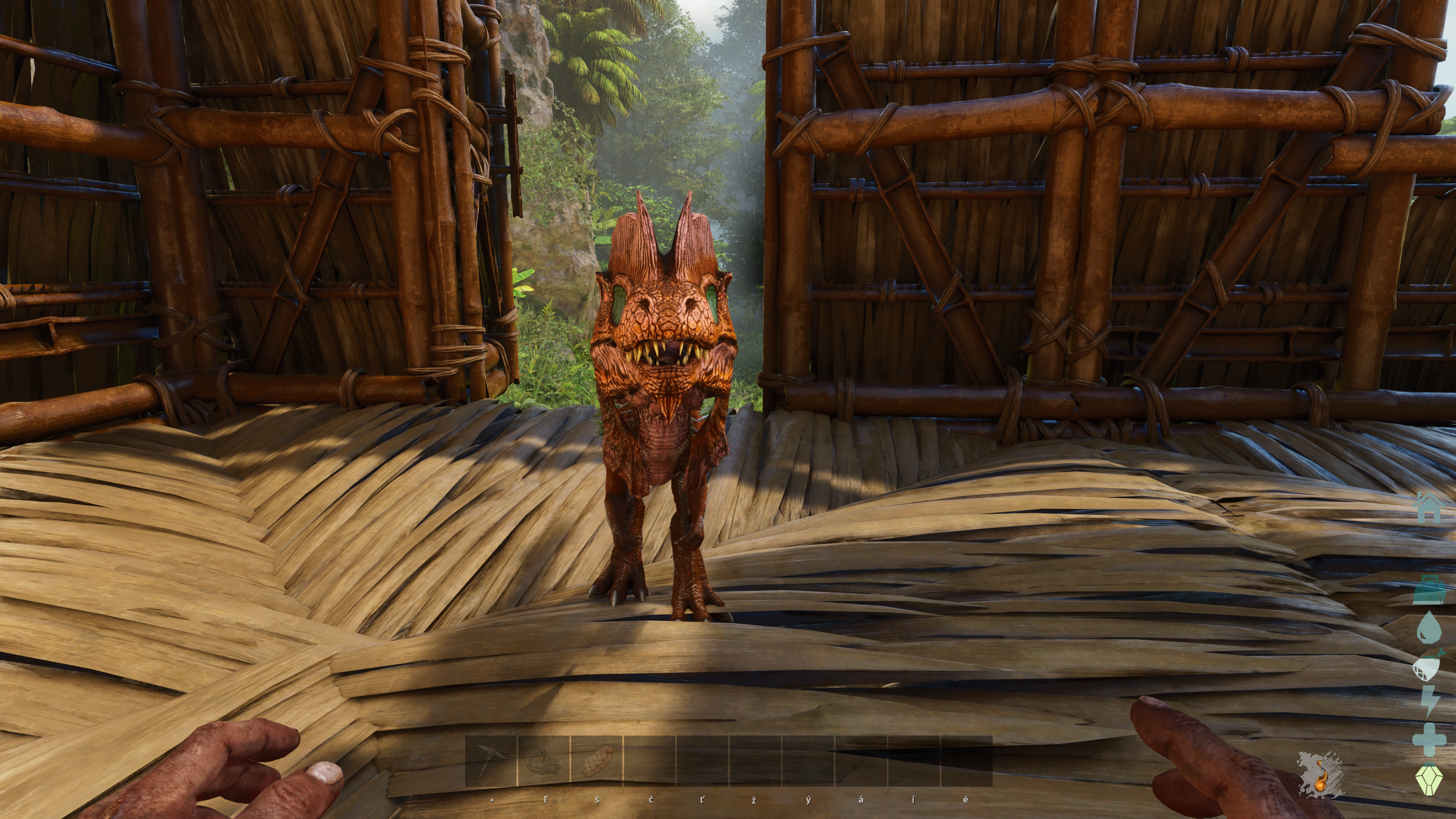
Task: Use the cooked meat hotbar slot
Action: (x=596, y=760)
